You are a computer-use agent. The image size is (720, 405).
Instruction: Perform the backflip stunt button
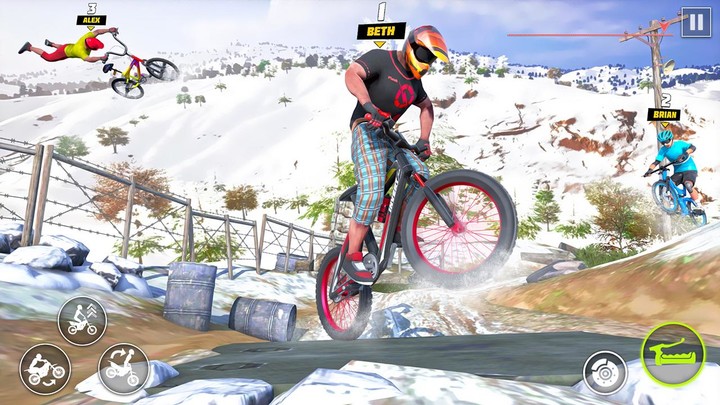coord(44,369)
